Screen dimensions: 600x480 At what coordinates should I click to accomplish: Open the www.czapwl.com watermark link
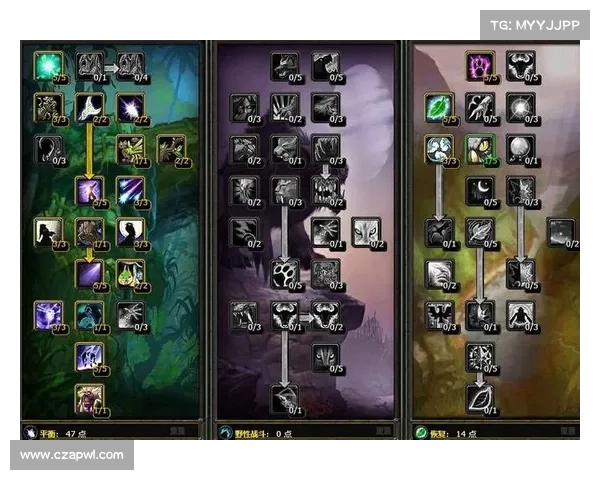tap(72, 455)
